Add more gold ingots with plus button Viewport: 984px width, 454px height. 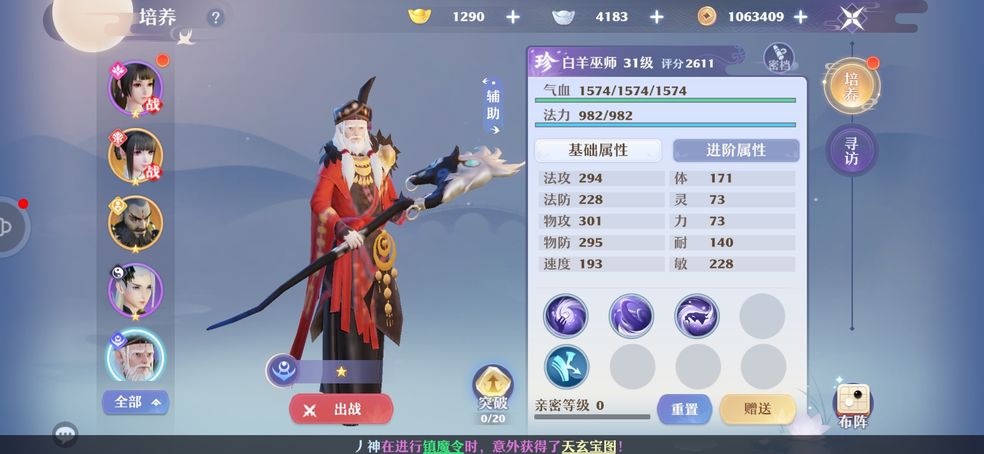[513, 17]
